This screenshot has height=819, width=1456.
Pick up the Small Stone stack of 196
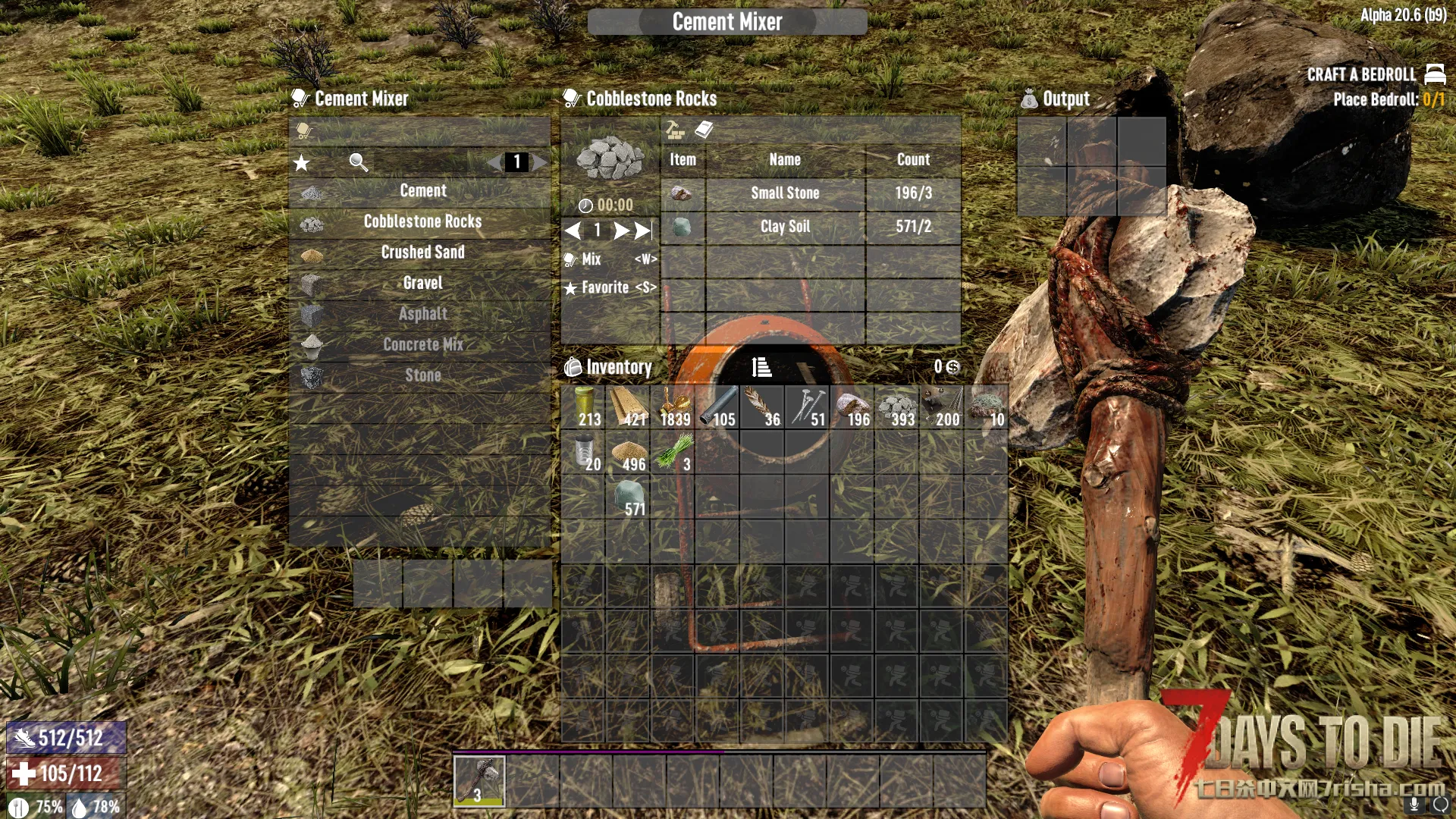(x=852, y=408)
